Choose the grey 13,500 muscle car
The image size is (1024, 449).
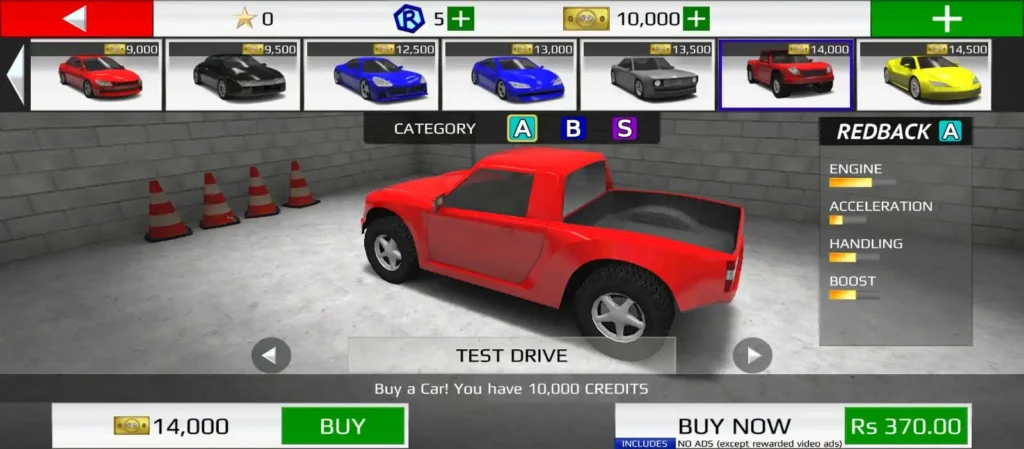click(648, 75)
